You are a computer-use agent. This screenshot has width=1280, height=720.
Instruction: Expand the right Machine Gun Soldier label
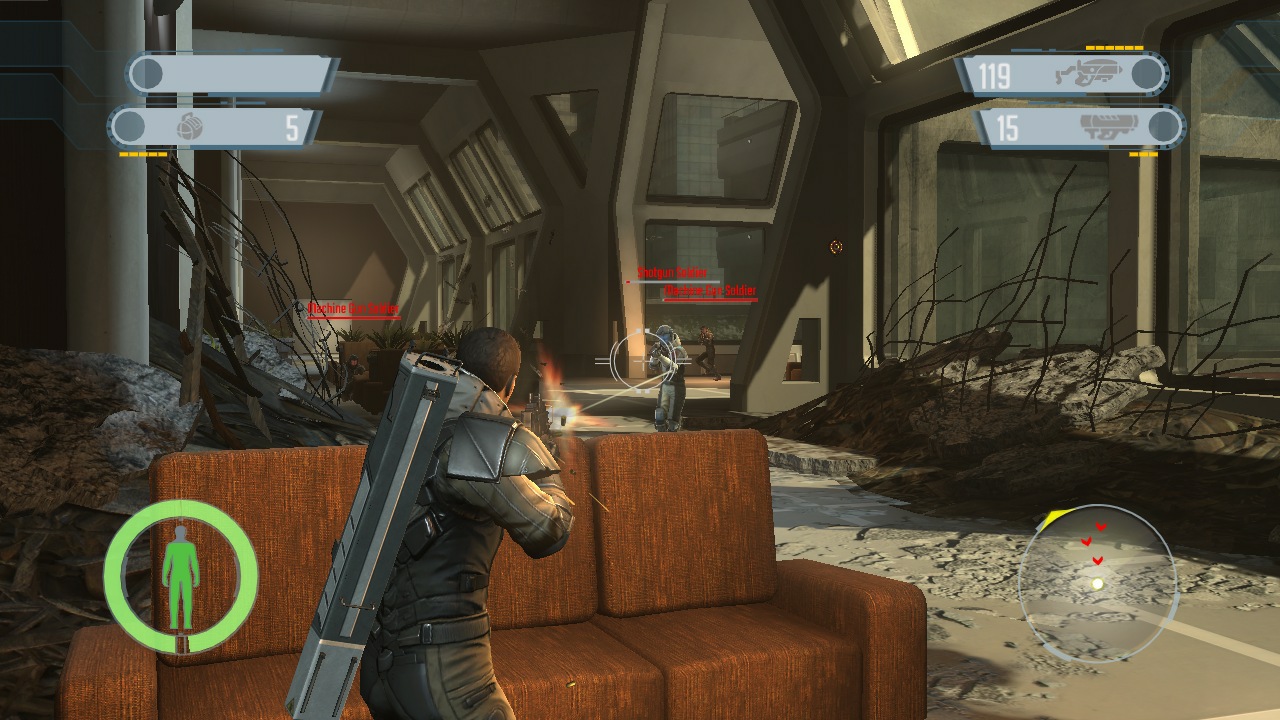pos(711,290)
